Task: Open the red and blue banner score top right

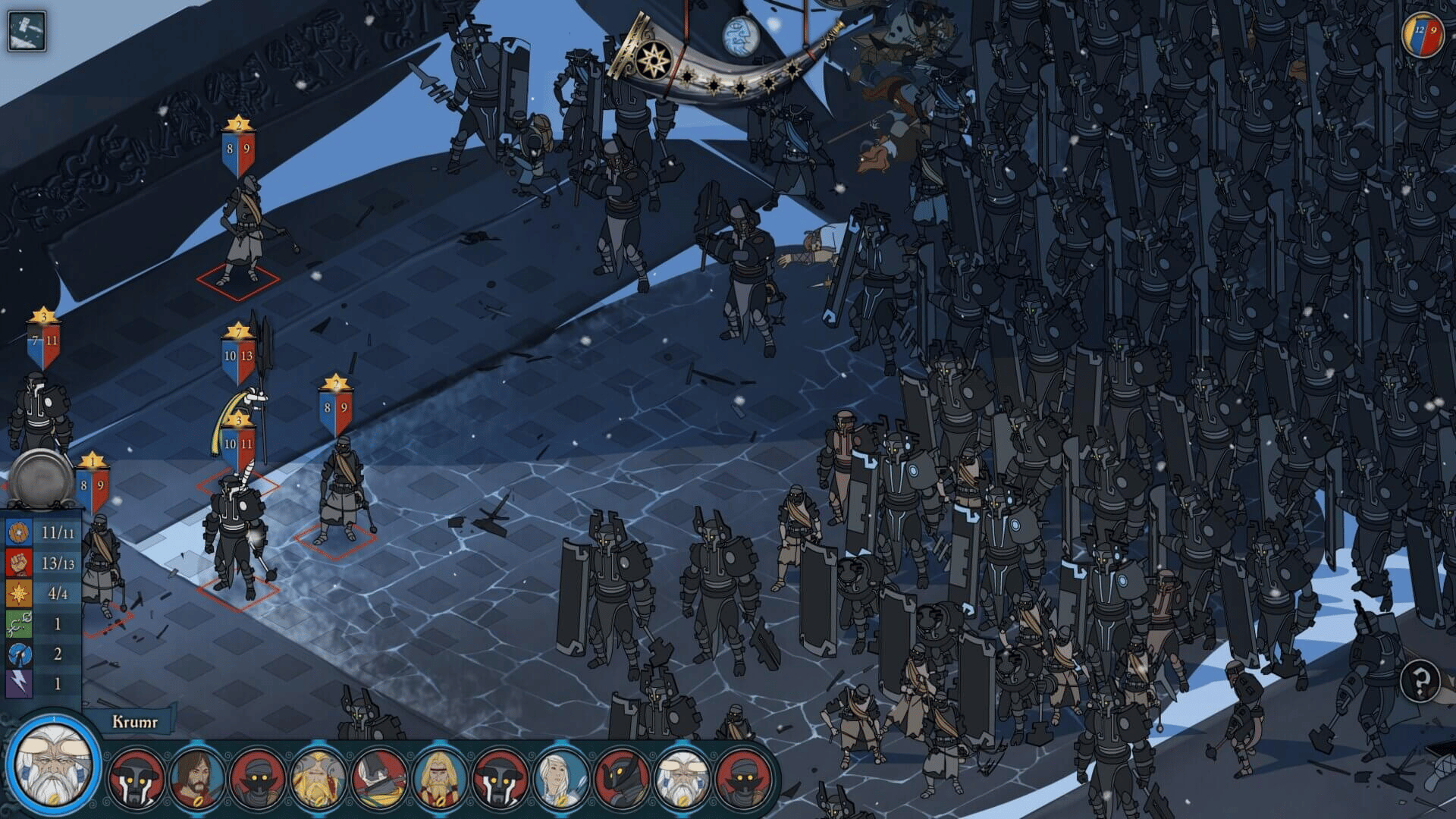Action: click(1422, 34)
